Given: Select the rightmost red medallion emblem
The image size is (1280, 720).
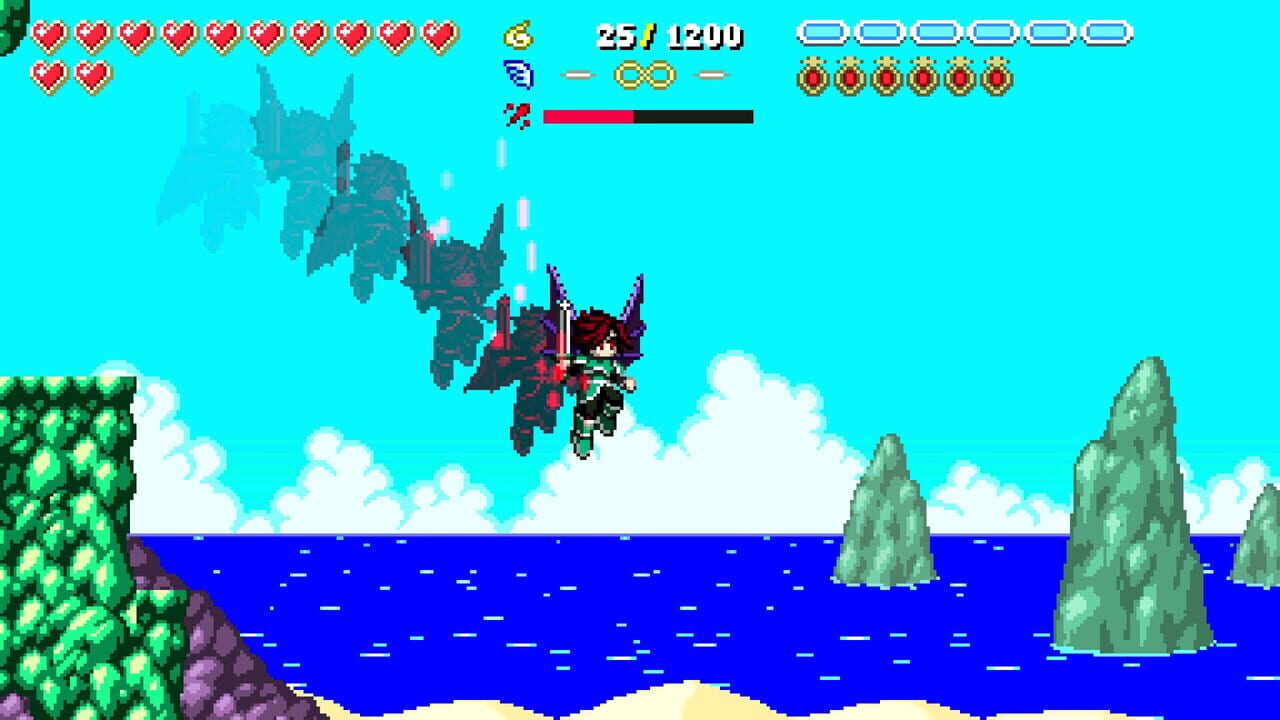Looking at the screenshot, I should [x=998, y=74].
